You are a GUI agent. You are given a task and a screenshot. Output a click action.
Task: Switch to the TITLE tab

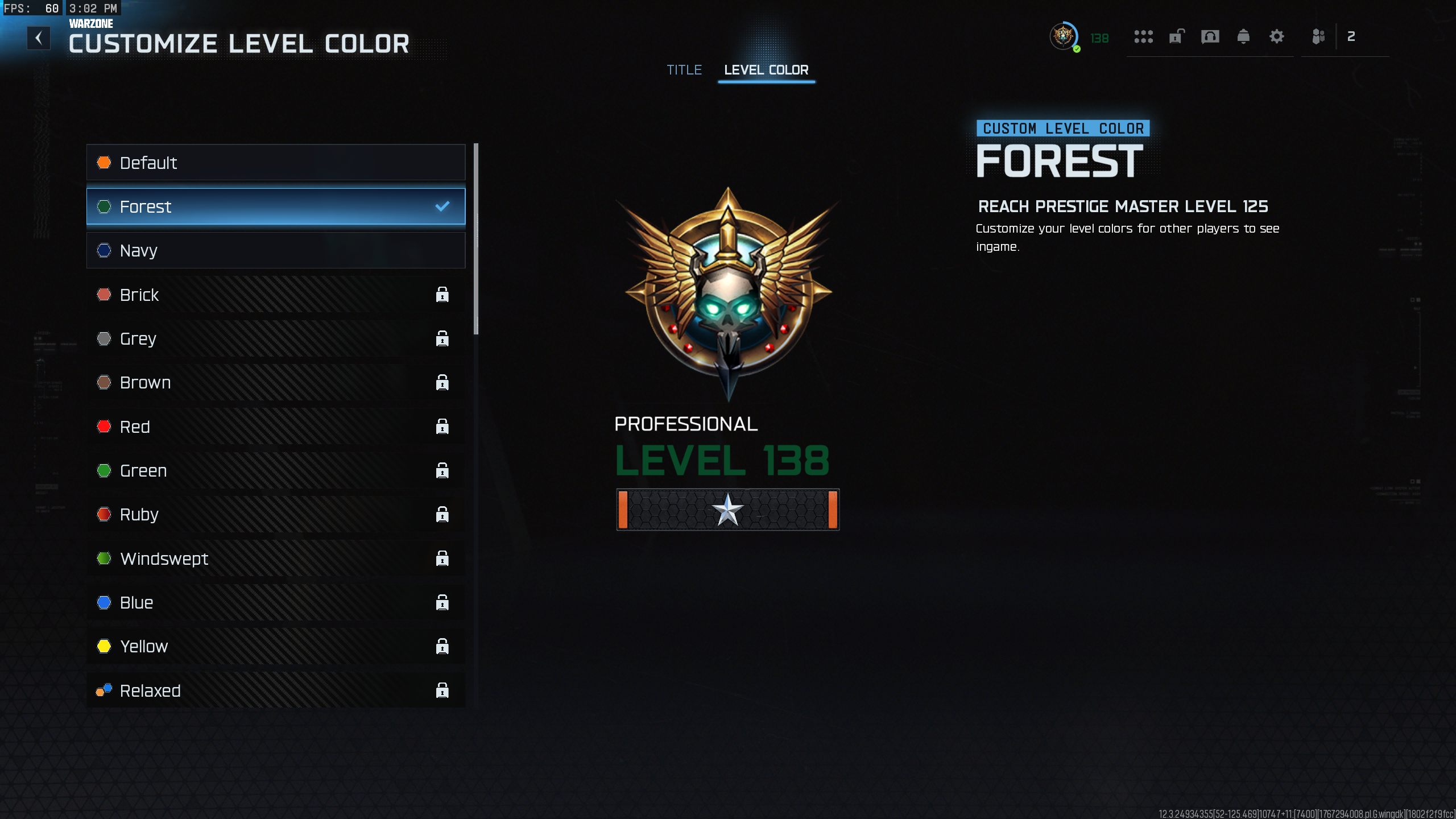(685, 69)
